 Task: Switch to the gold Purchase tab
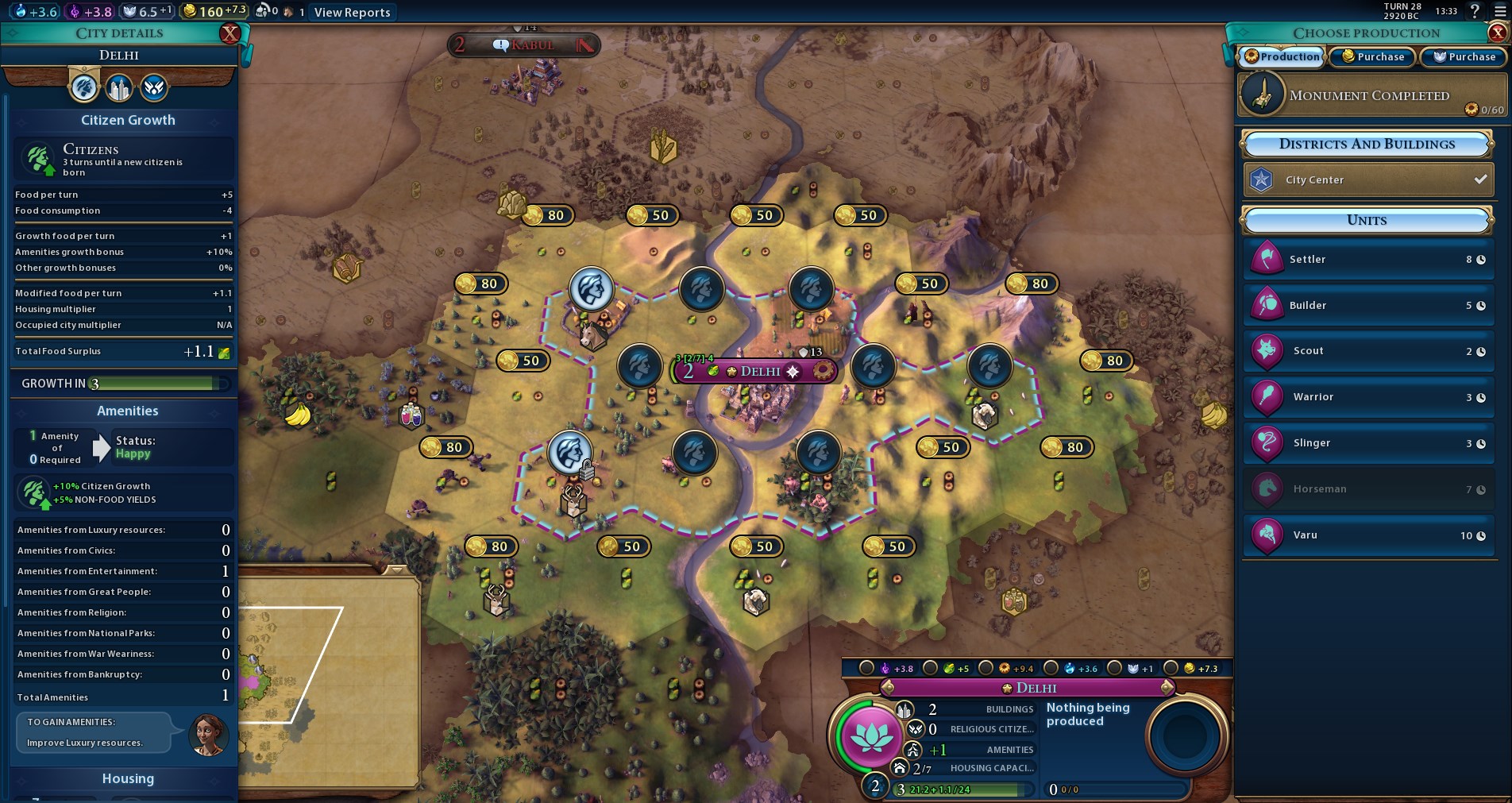coord(1373,56)
